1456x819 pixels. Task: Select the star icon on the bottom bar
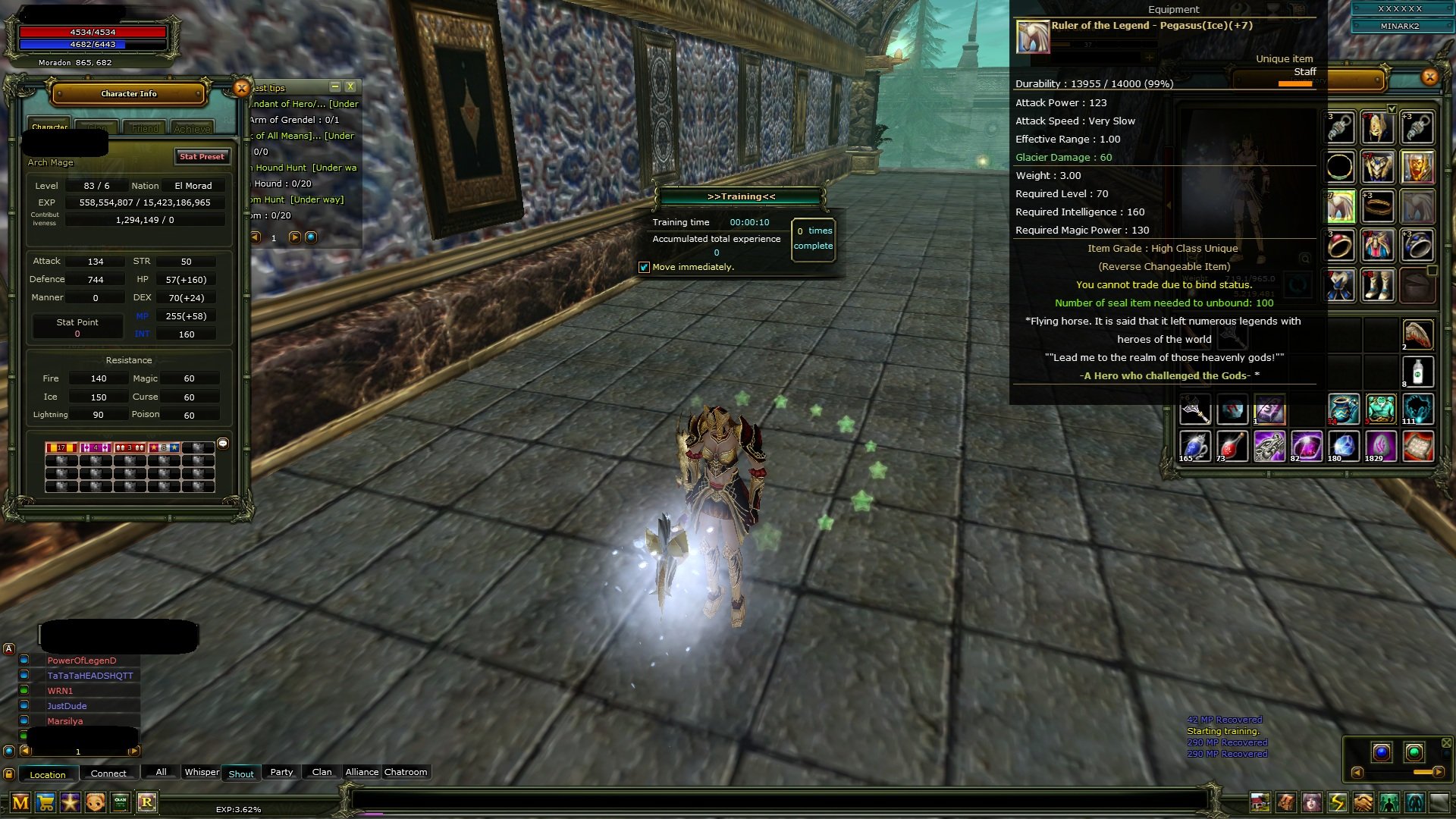pyautogui.click(x=70, y=802)
